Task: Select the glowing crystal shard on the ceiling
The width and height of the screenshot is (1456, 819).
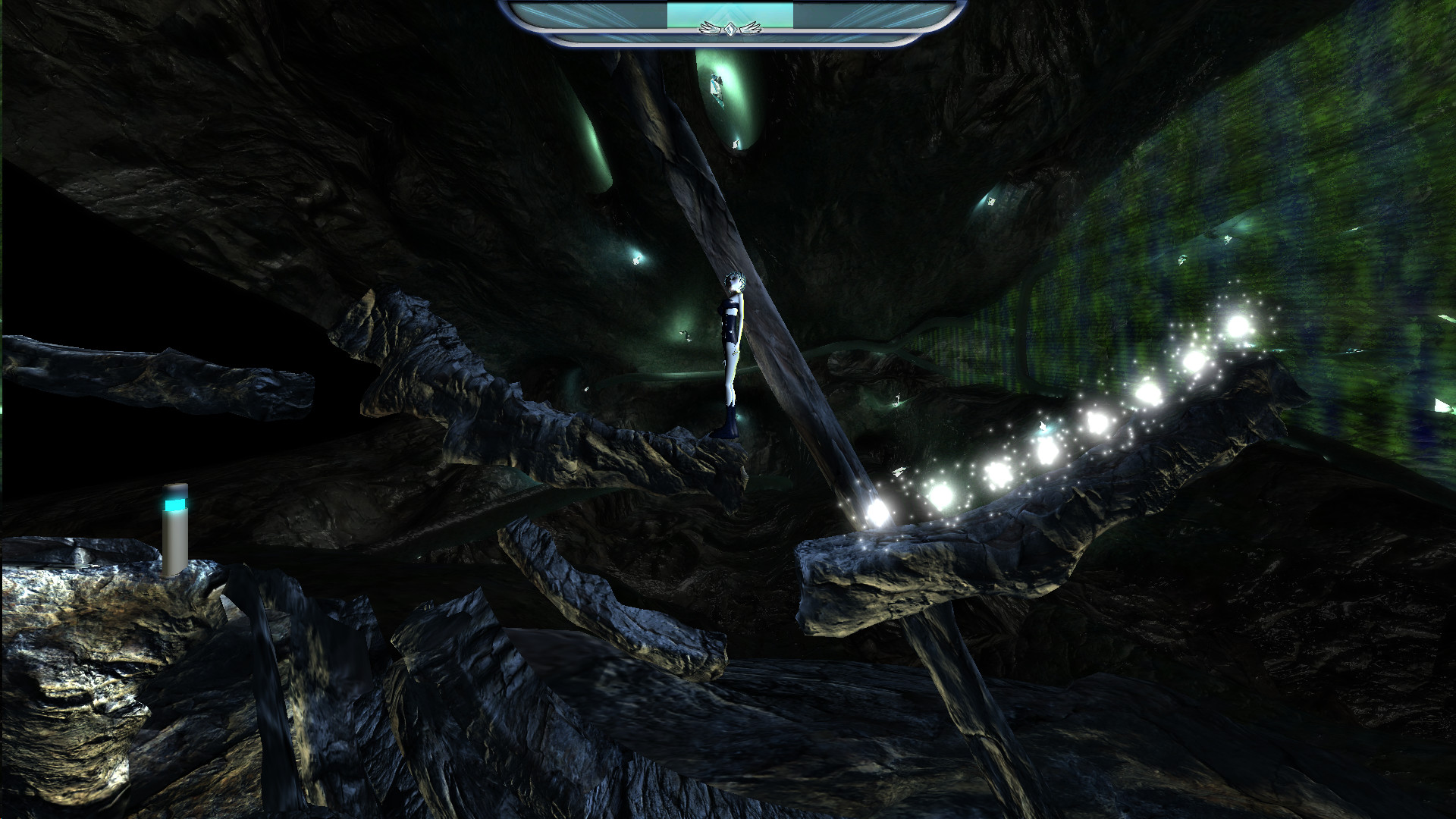Action: pyautogui.click(x=717, y=85)
